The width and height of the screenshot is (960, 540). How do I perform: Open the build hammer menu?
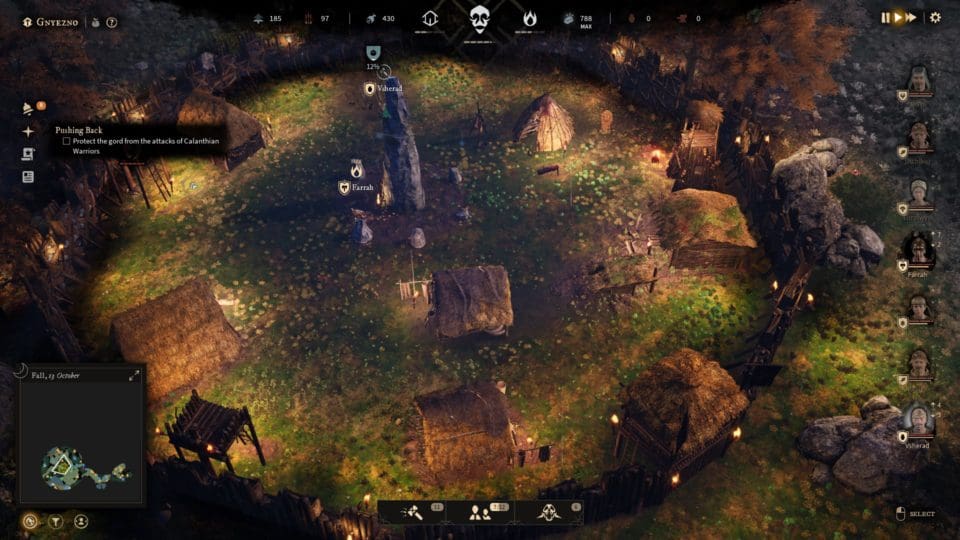(x=412, y=512)
